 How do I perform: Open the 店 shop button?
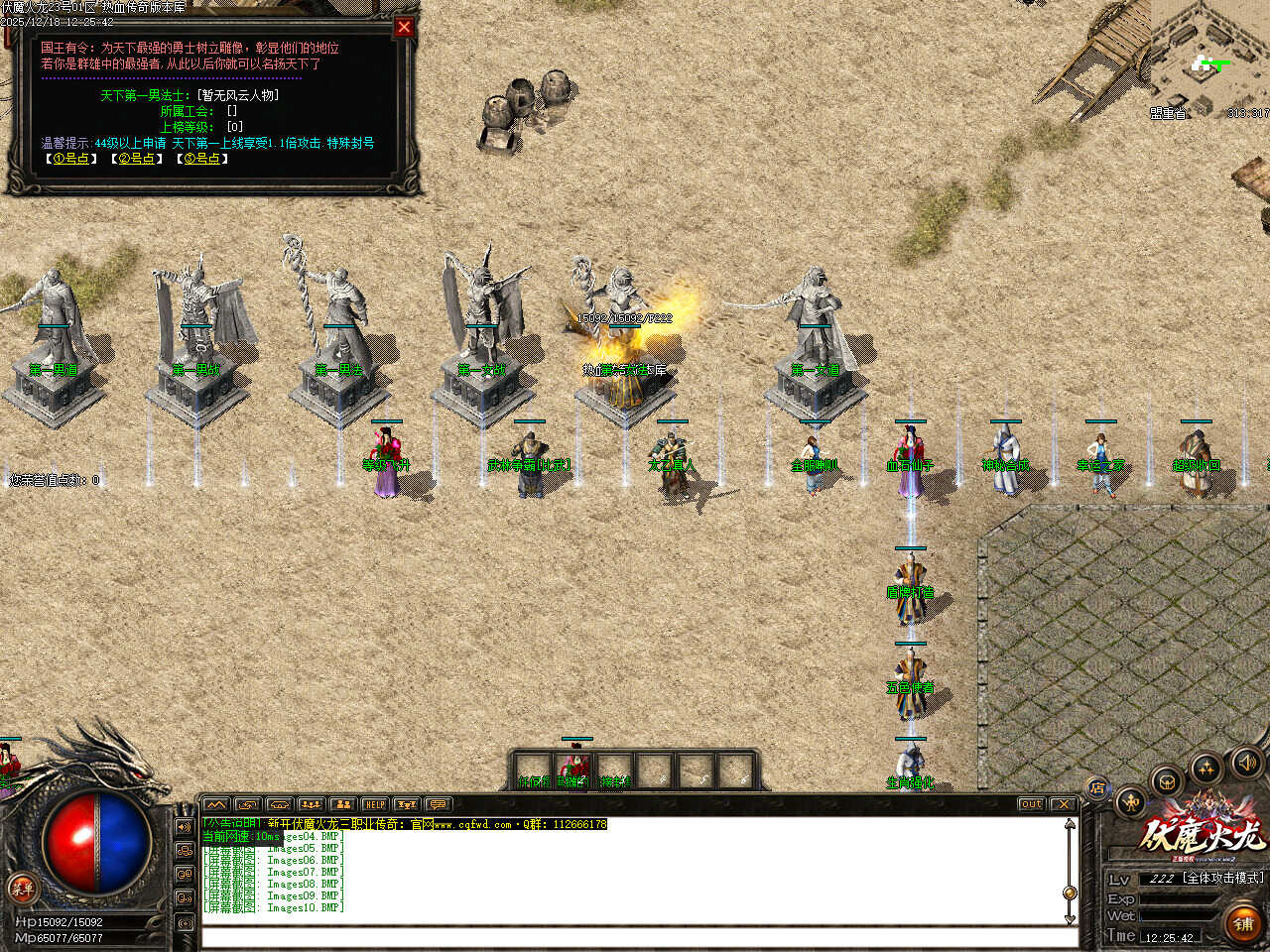[1097, 789]
